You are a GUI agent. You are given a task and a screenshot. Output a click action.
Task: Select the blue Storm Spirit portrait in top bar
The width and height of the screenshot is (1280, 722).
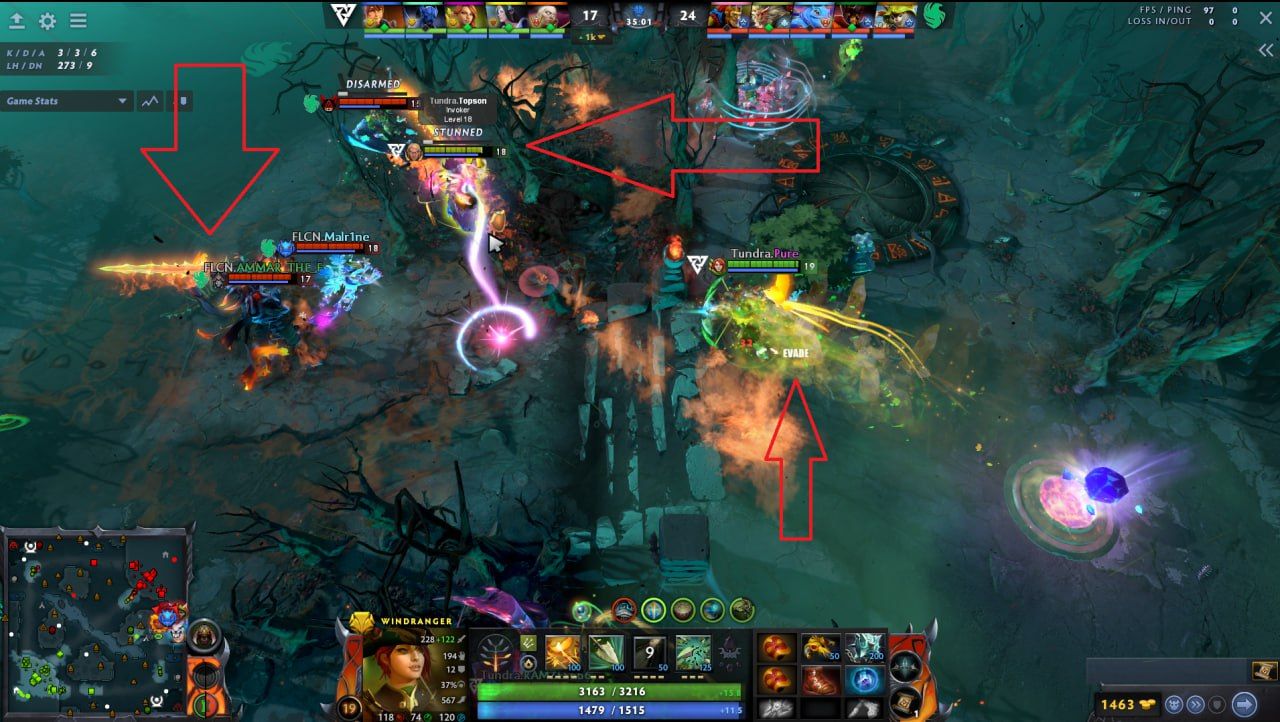tap(812, 17)
